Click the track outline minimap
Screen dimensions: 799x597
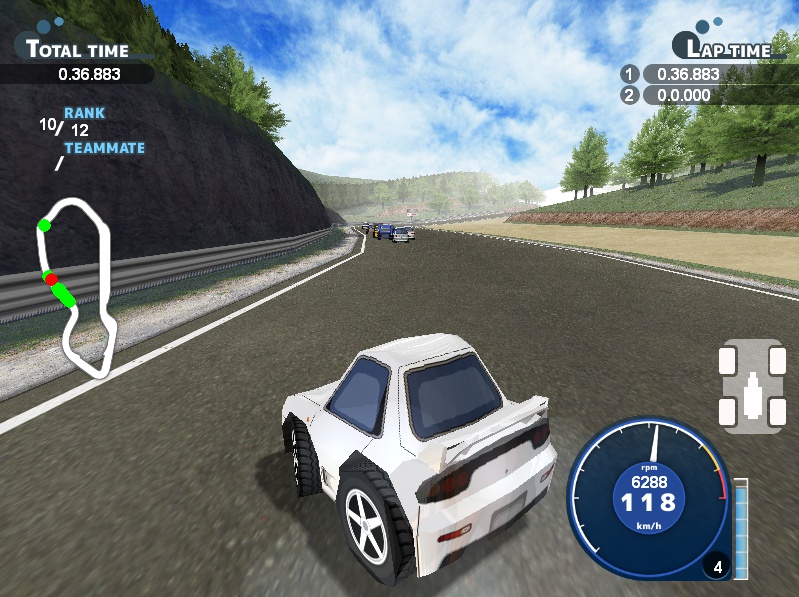click(76, 286)
